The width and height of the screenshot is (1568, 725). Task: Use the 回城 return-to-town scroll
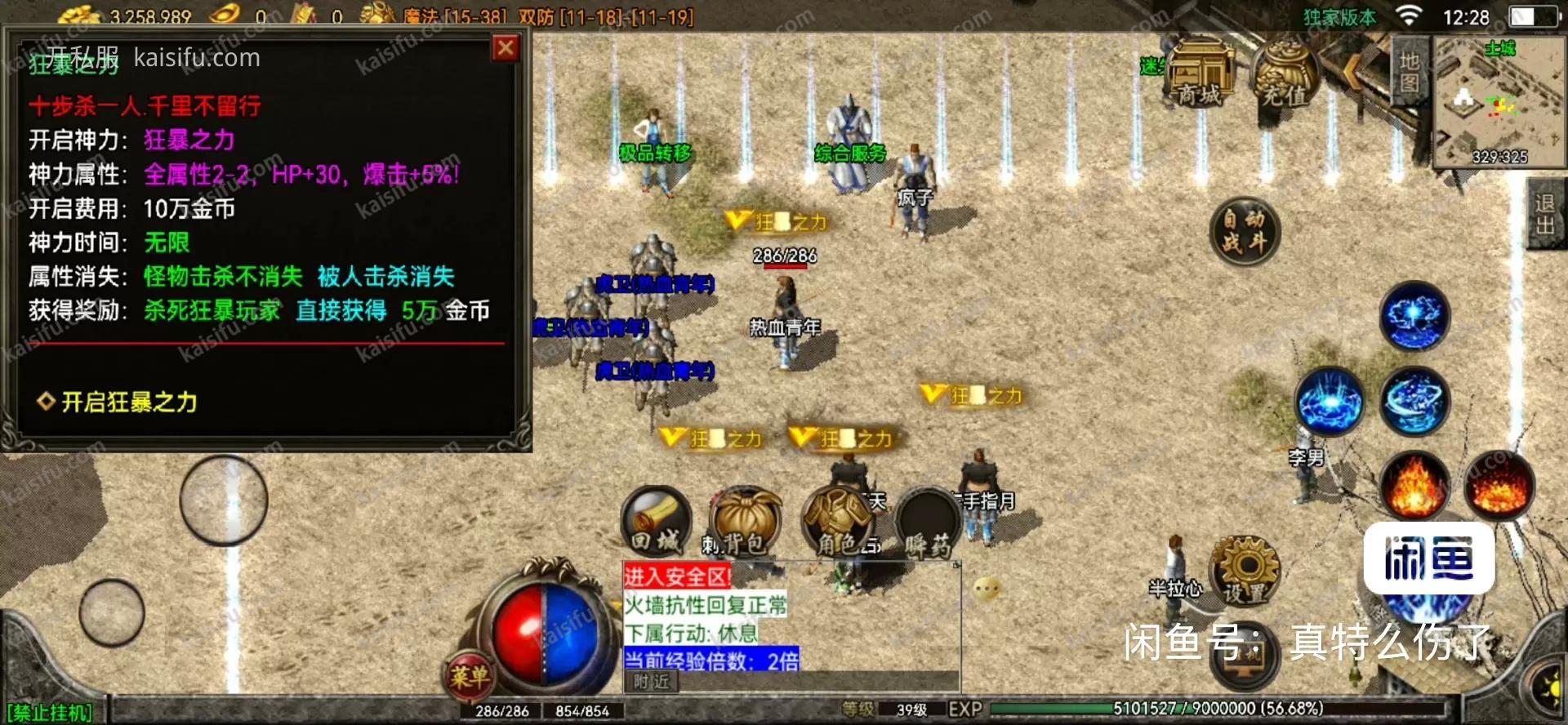[x=656, y=521]
